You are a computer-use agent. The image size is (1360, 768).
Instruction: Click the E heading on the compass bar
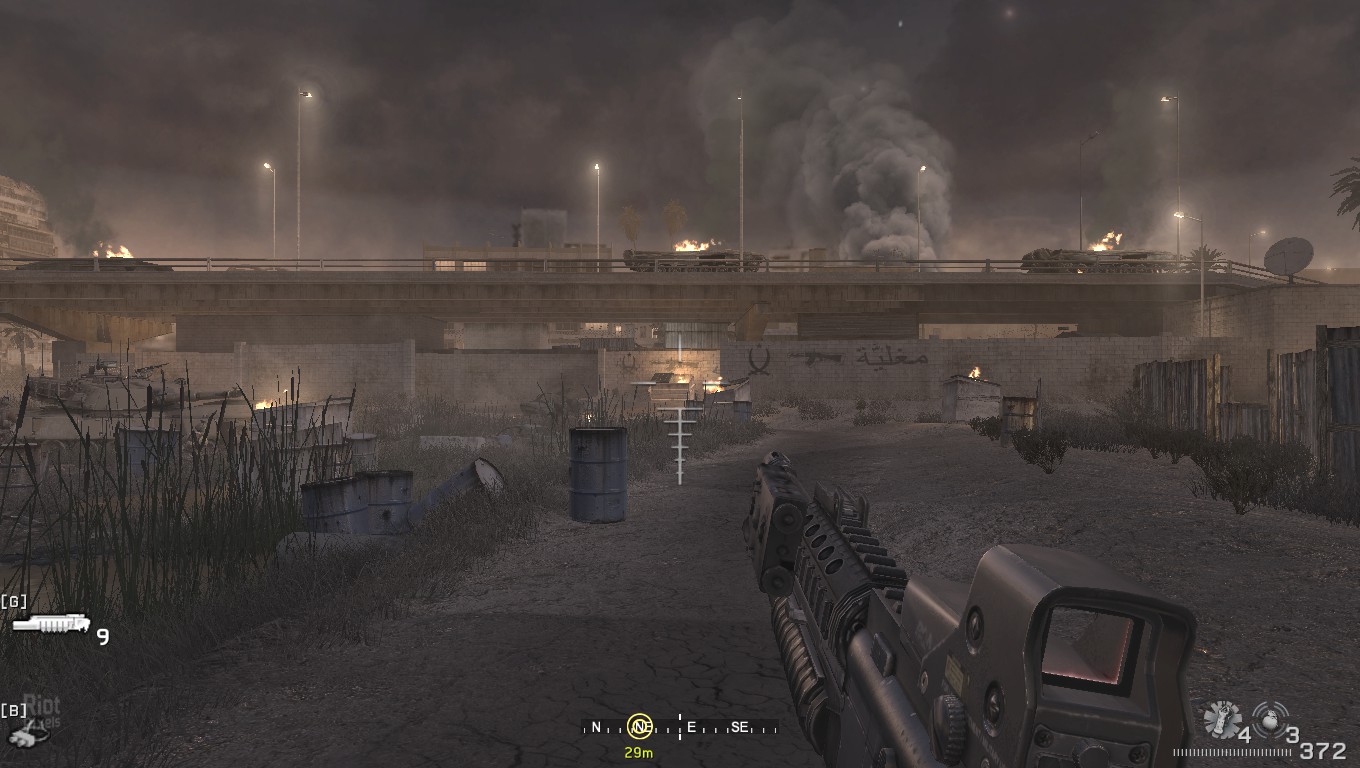691,727
